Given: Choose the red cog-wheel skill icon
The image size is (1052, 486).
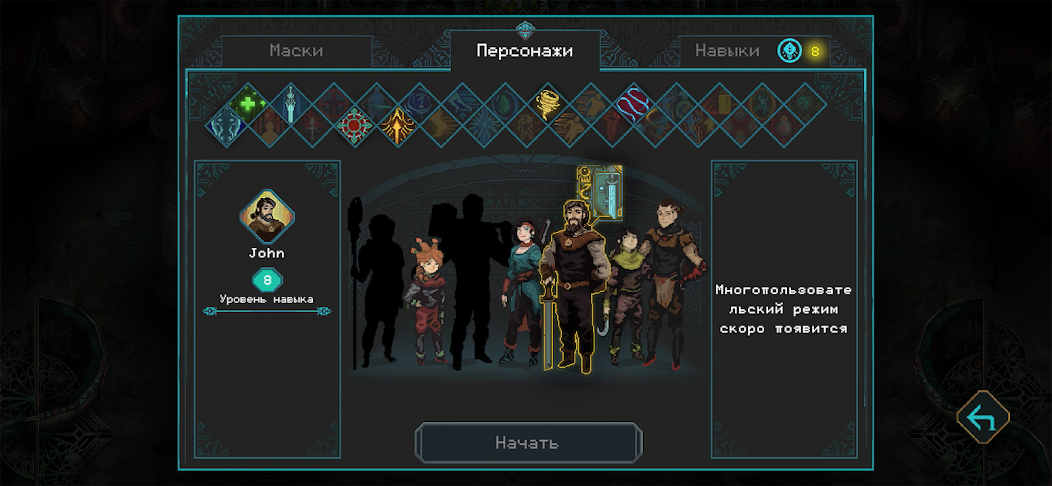Looking at the screenshot, I should (355, 127).
